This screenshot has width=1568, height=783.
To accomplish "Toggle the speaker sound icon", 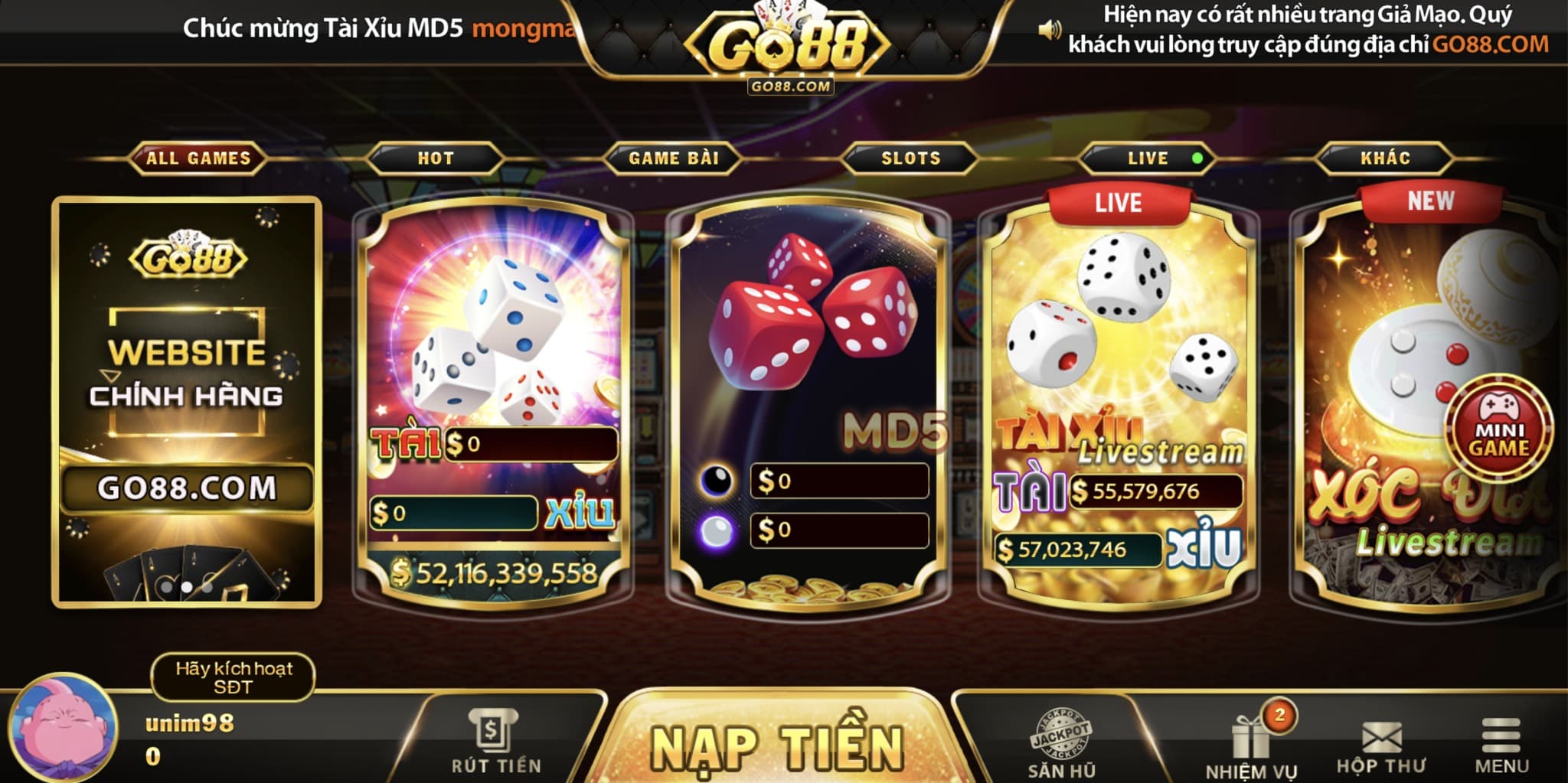I will 1049,31.
